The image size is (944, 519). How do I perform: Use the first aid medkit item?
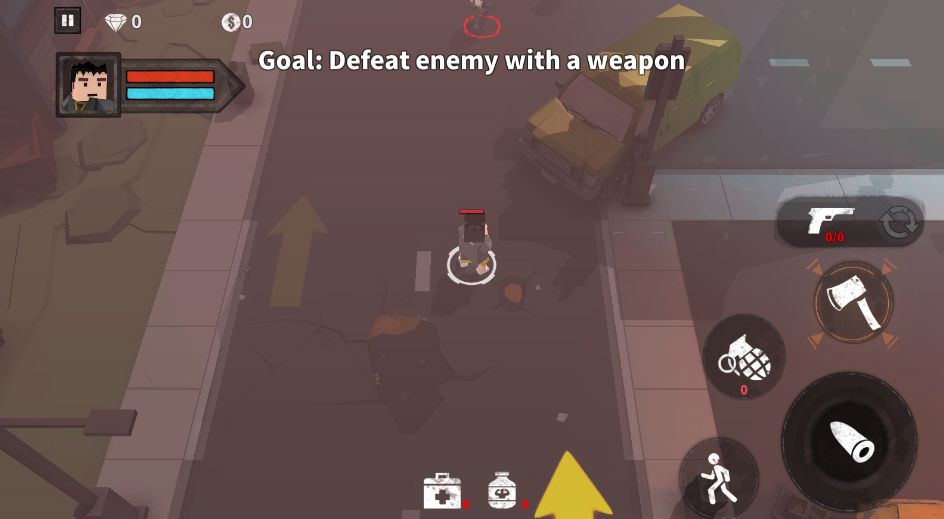442,491
